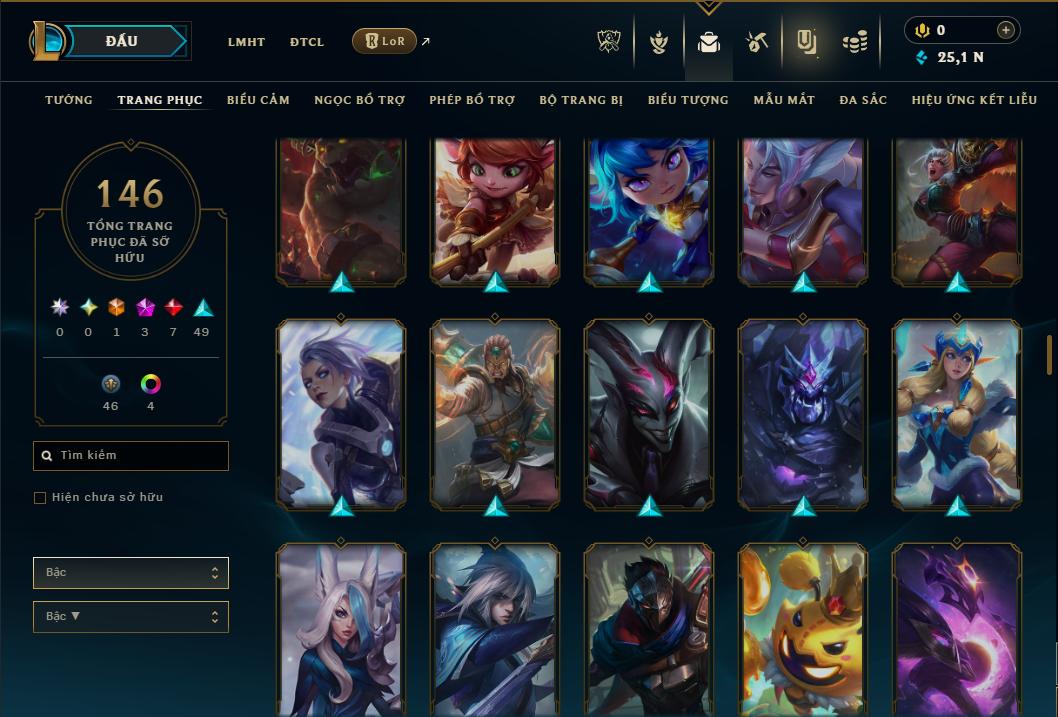The image size is (1058, 717).
Task: Switch to the ĐTCL game tab
Action: pos(307,42)
